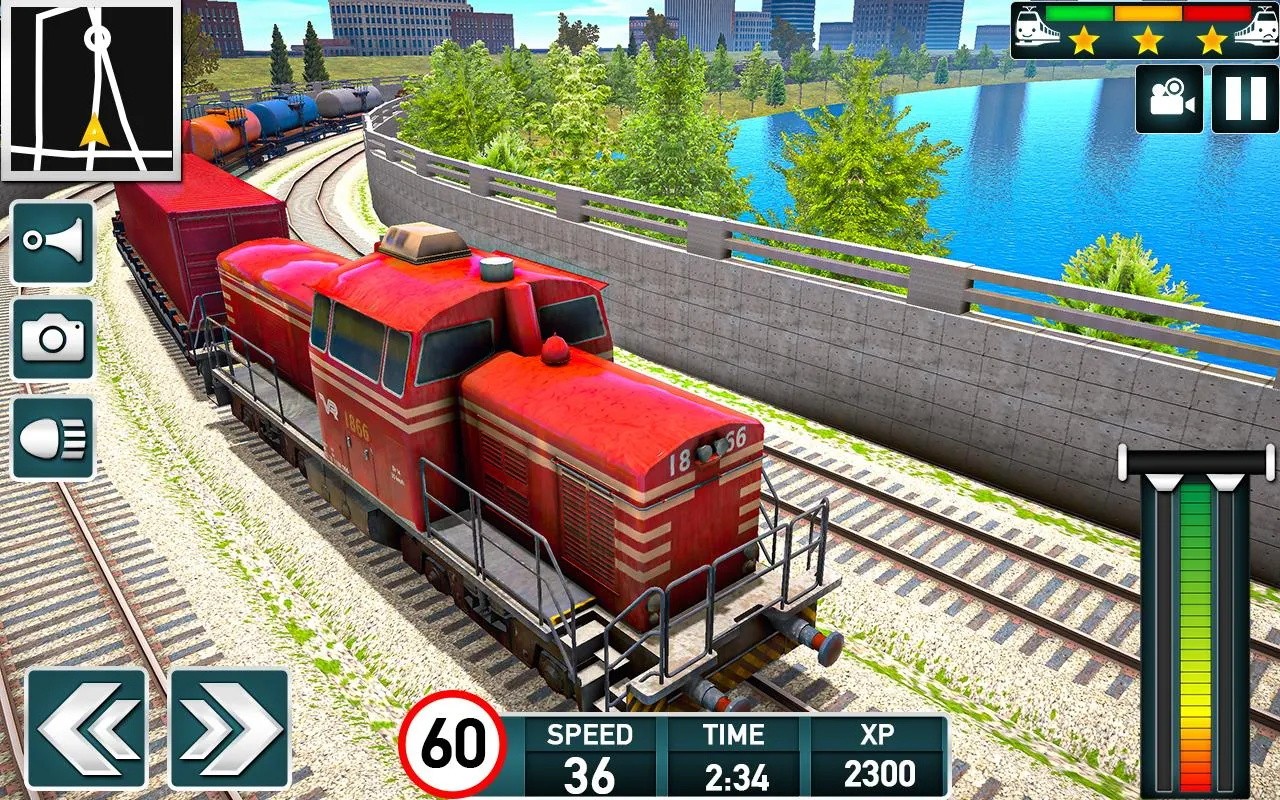The width and height of the screenshot is (1280, 800).
Task: Toggle the horn sound
Action: tap(52, 243)
